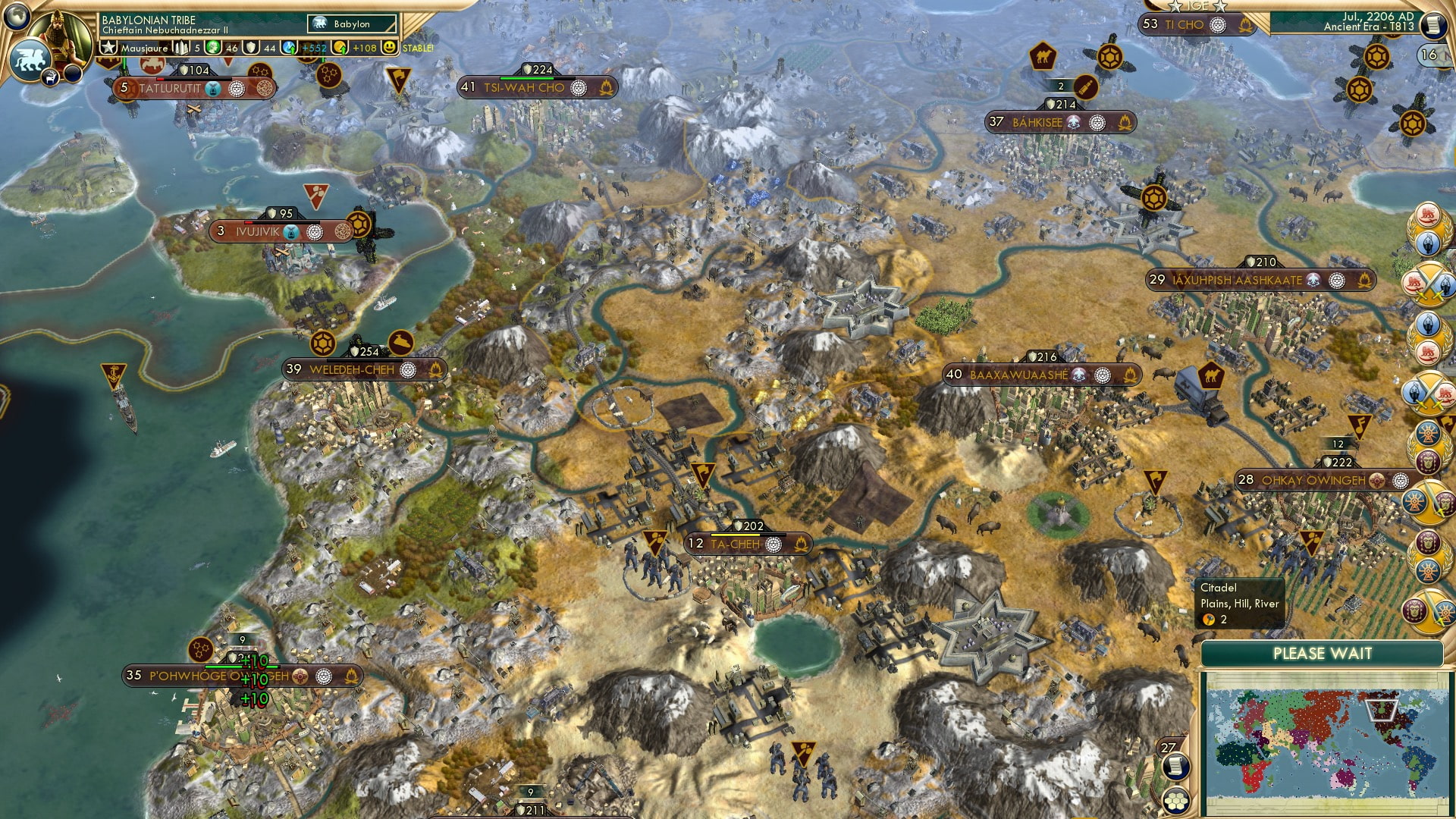Click the PLEASE WAIT button

(1323, 653)
